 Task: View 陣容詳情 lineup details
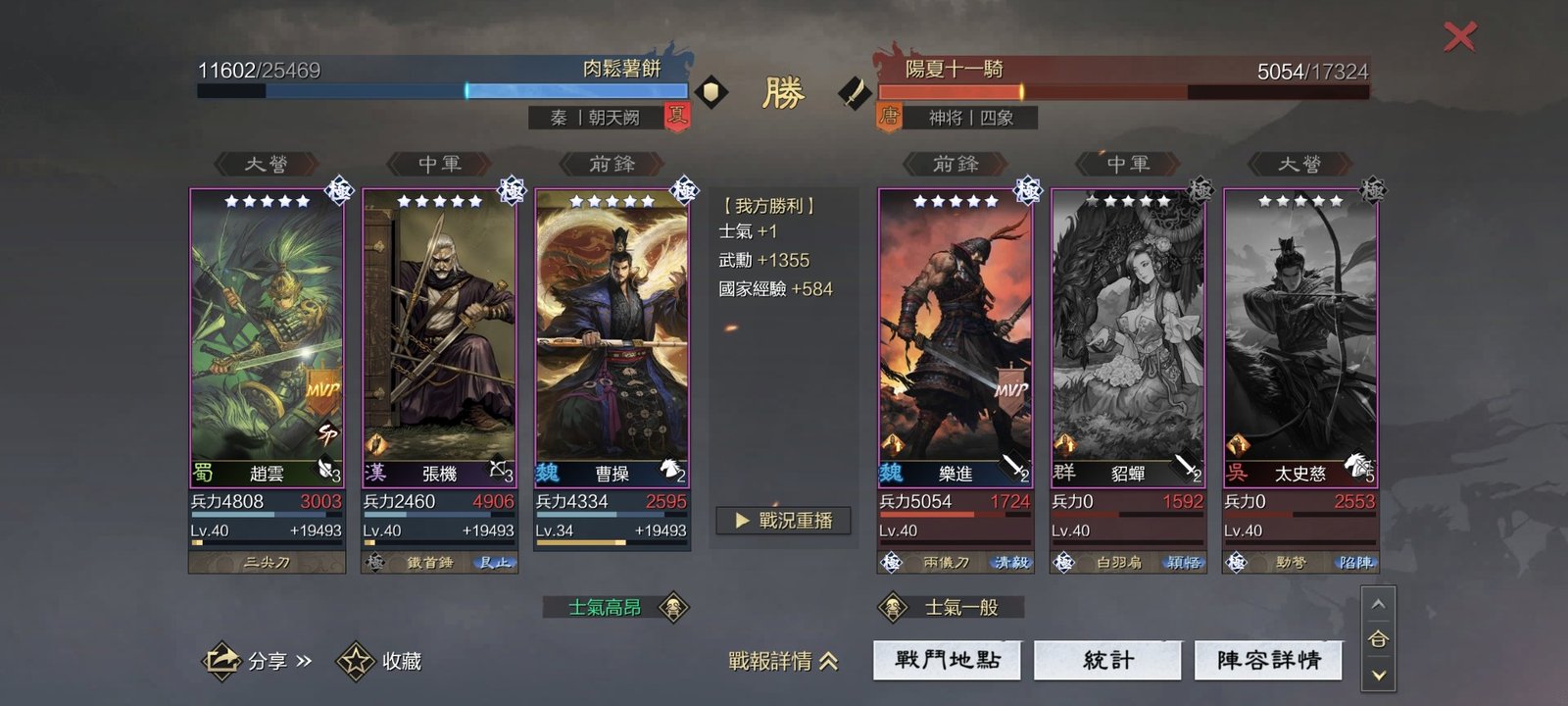pos(1268,660)
